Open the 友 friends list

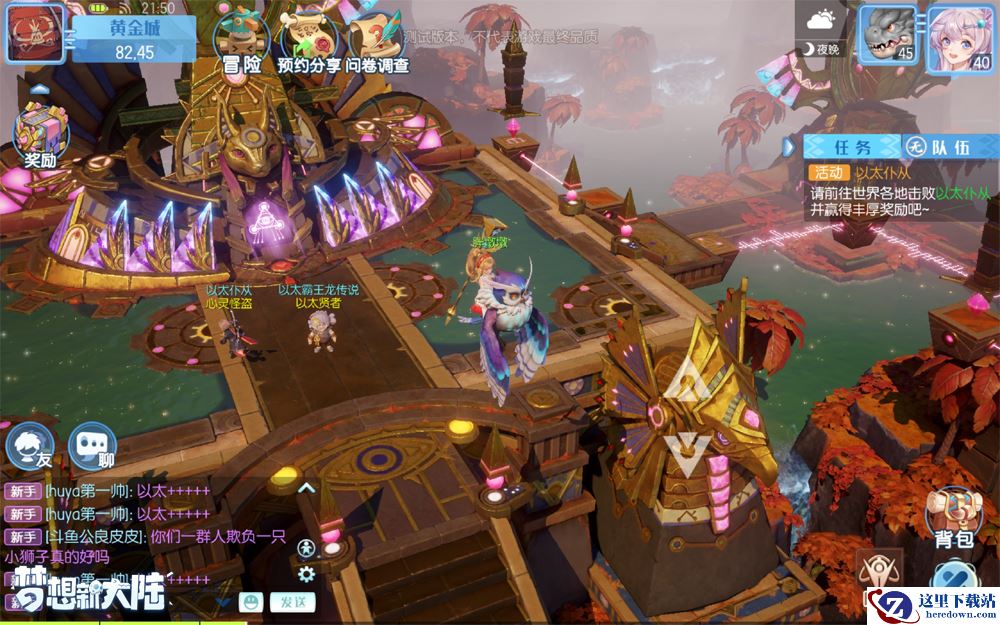[x=32, y=447]
